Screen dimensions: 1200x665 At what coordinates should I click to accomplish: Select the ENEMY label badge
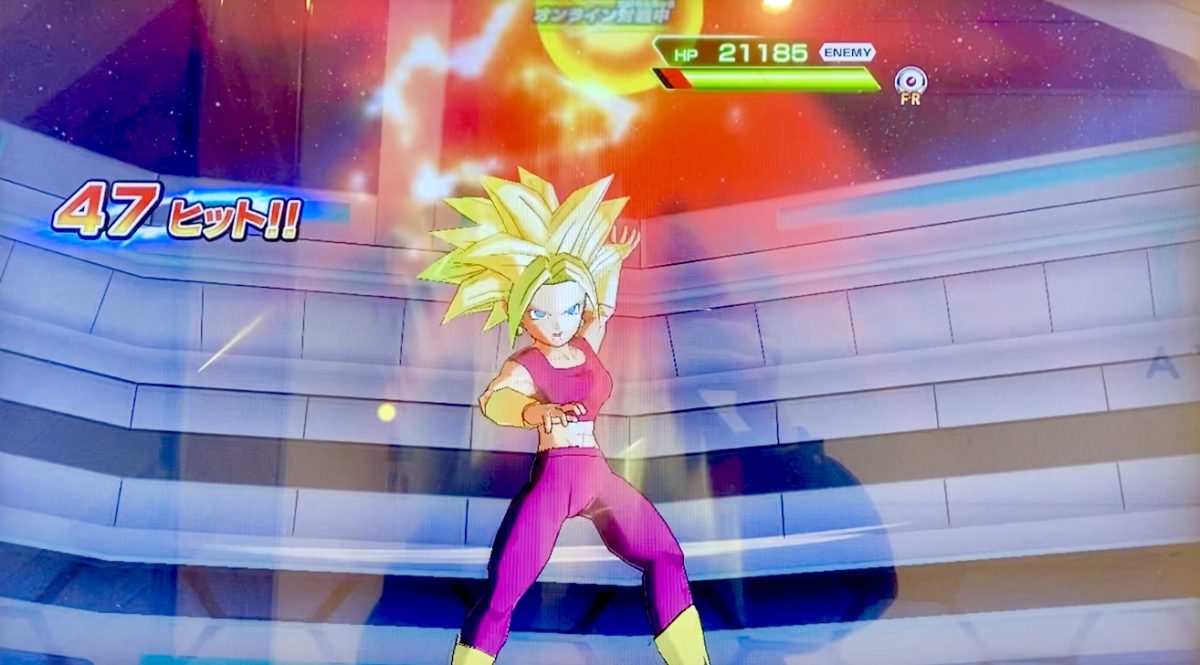point(847,53)
